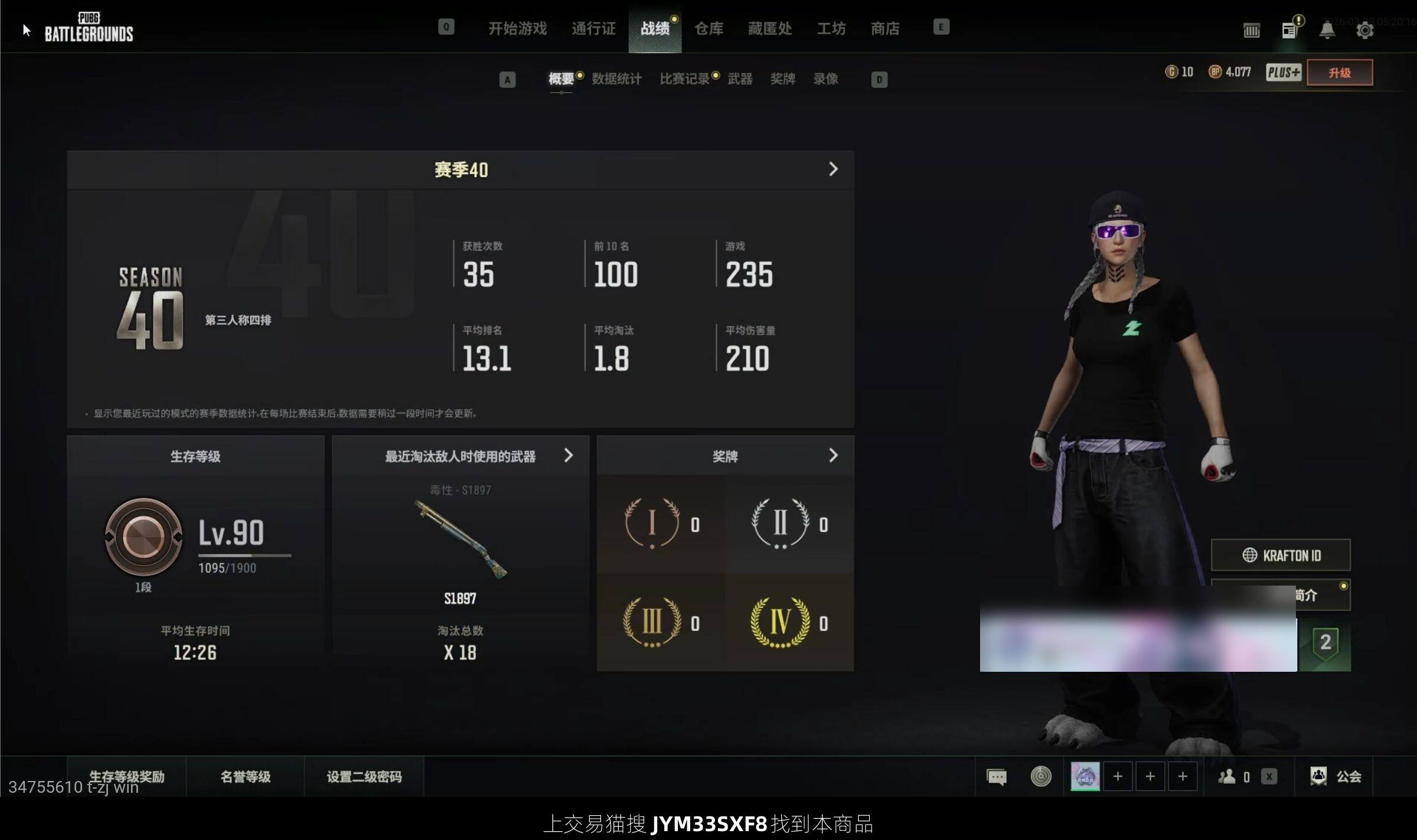Screen dimensions: 1417x840
Task: Open the 奖牌 medals panel arrow
Action: tap(833, 455)
